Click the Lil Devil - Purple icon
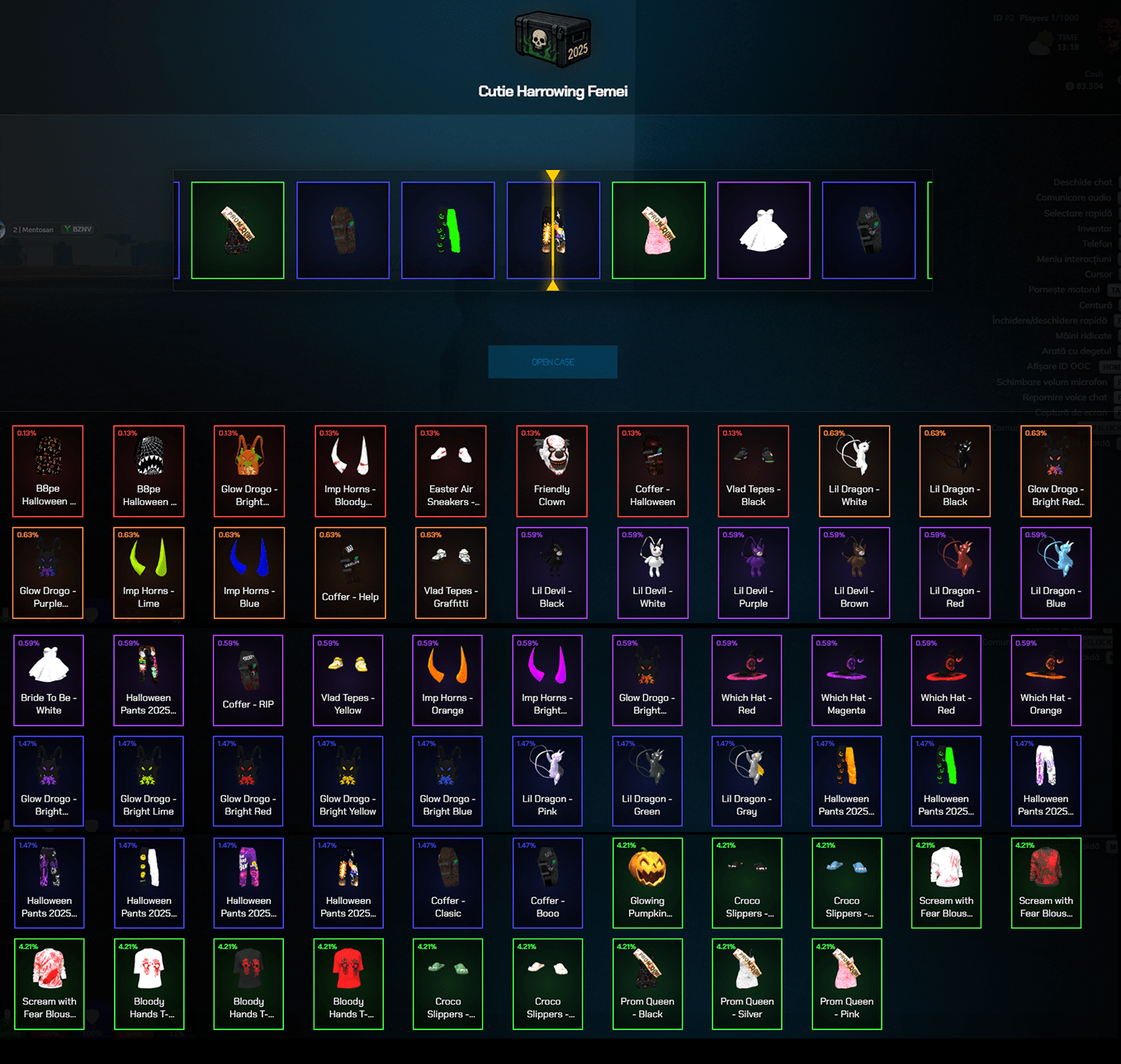Image resolution: width=1121 pixels, height=1064 pixels. pyautogui.click(x=753, y=561)
